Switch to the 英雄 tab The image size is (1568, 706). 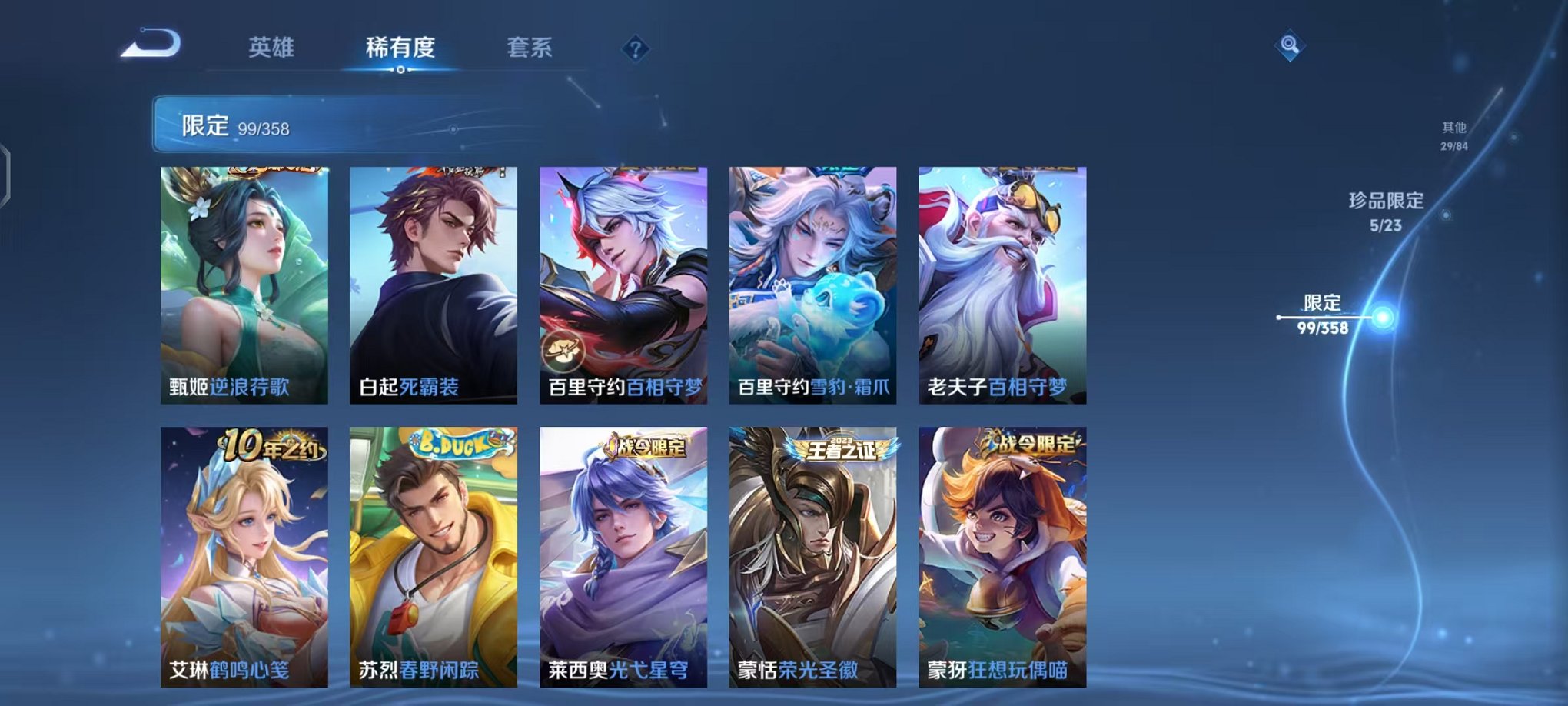271,48
